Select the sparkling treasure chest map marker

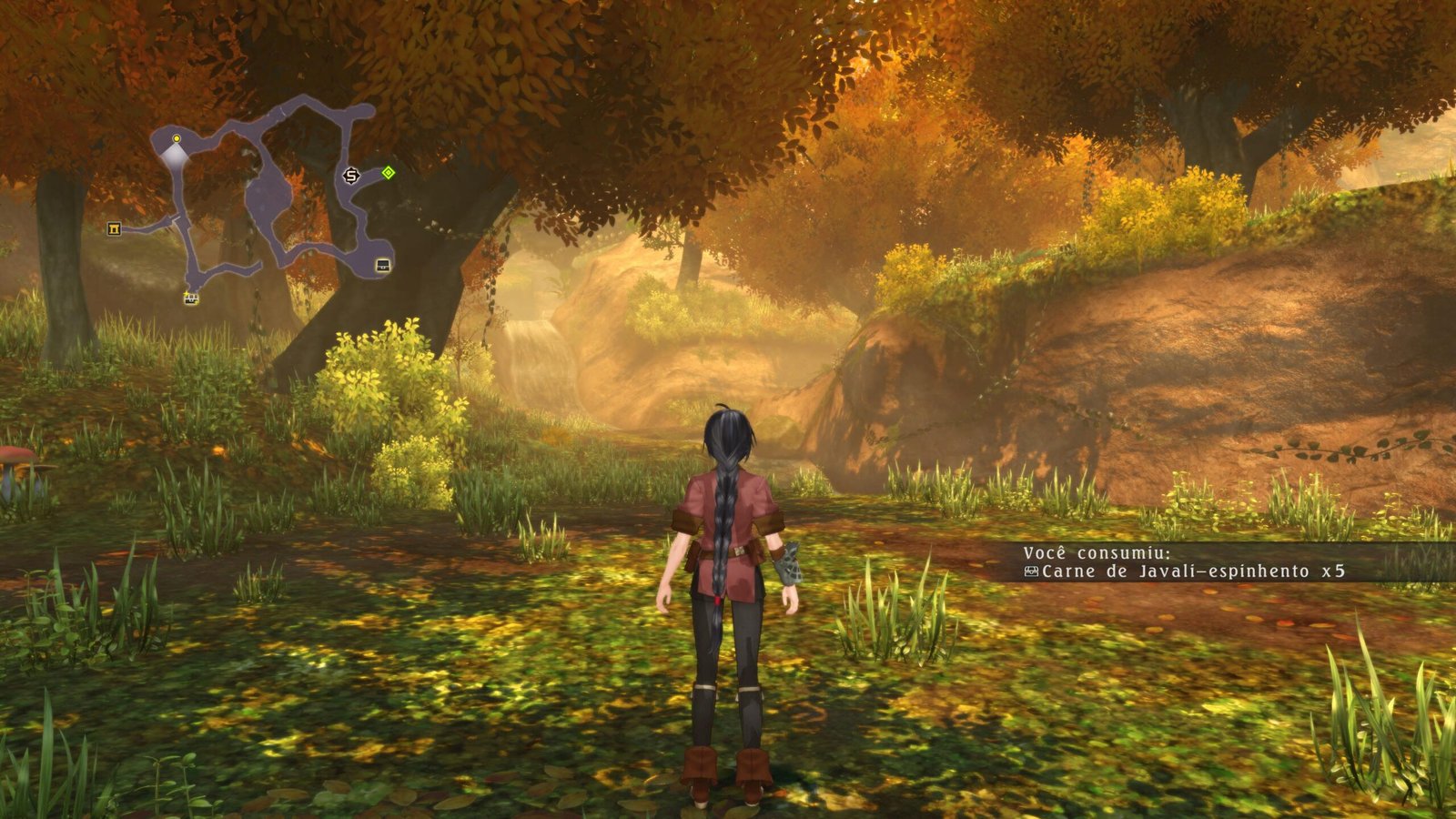(191, 298)
